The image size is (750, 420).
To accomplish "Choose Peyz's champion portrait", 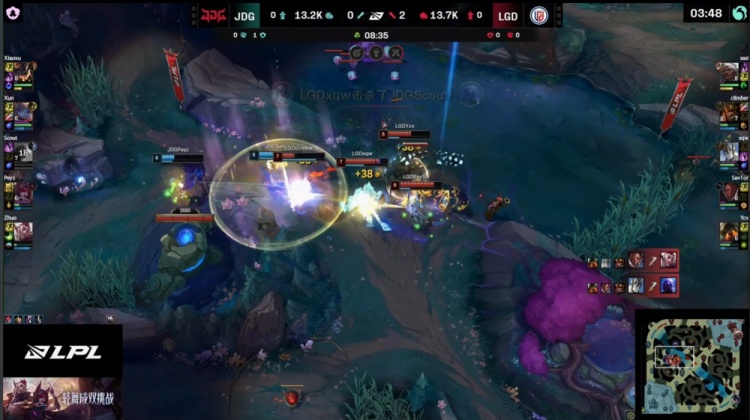I will 24,192.
